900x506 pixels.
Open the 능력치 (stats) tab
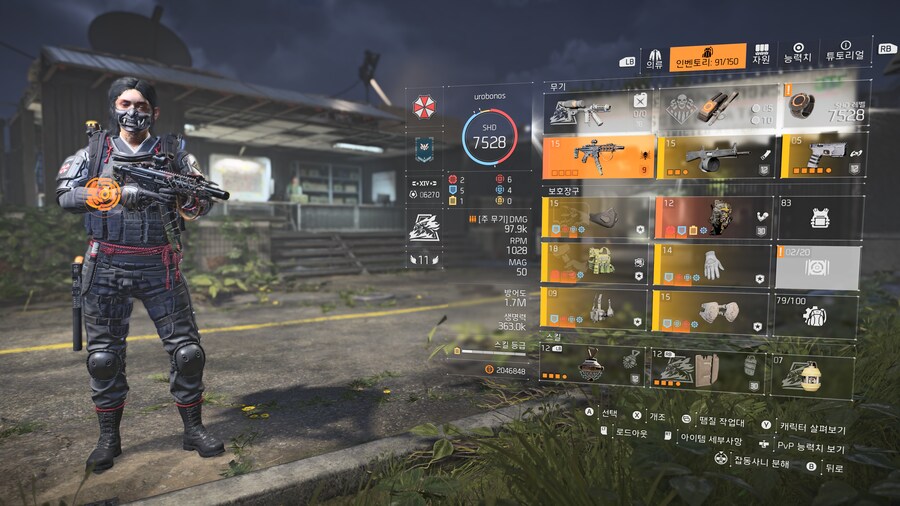tap(798, 55)
